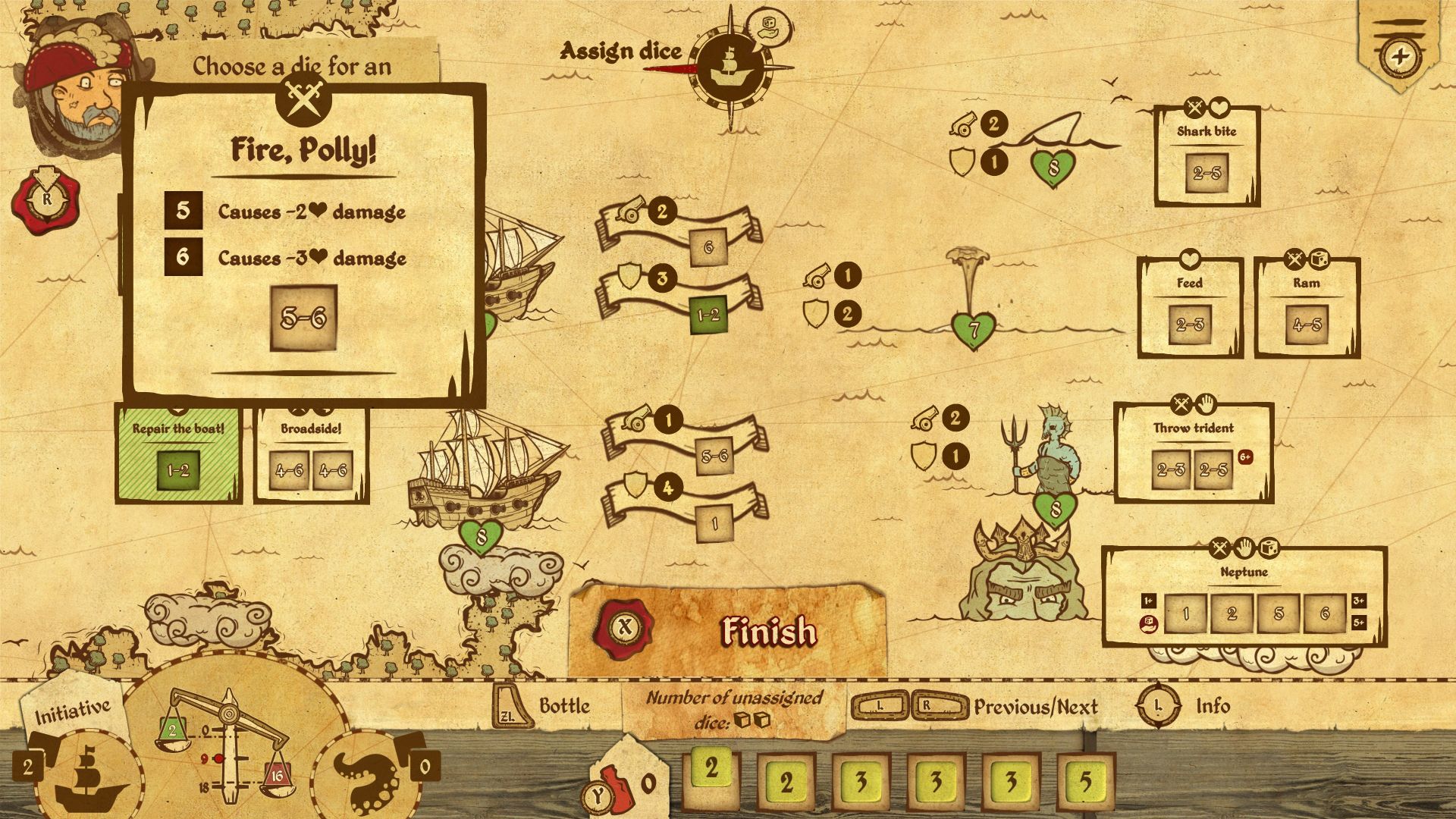The image size is (1456, 819).
Task: Click the compass ship emblem
Action: (730, 70)
